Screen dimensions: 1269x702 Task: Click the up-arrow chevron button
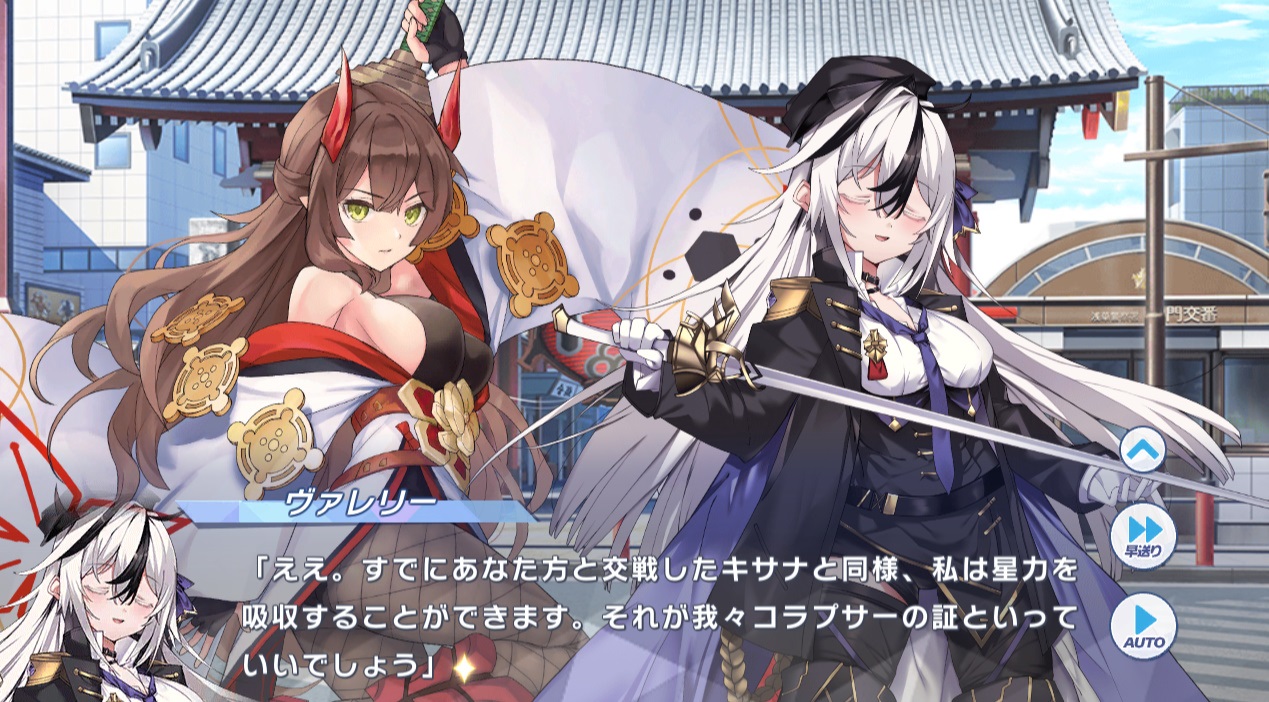click(x=1140, y=452)
